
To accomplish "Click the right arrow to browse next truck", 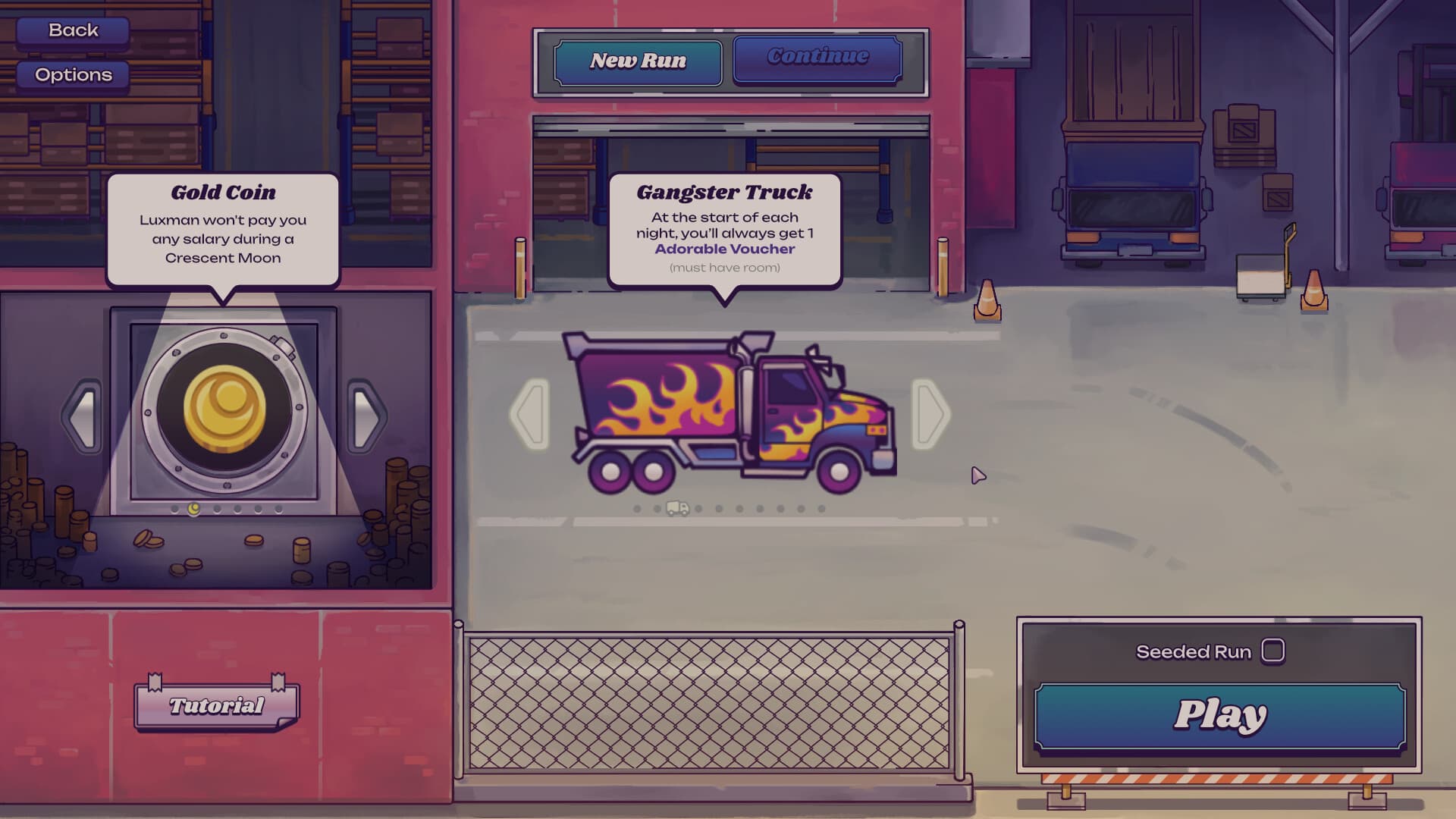I will (930, 413).
